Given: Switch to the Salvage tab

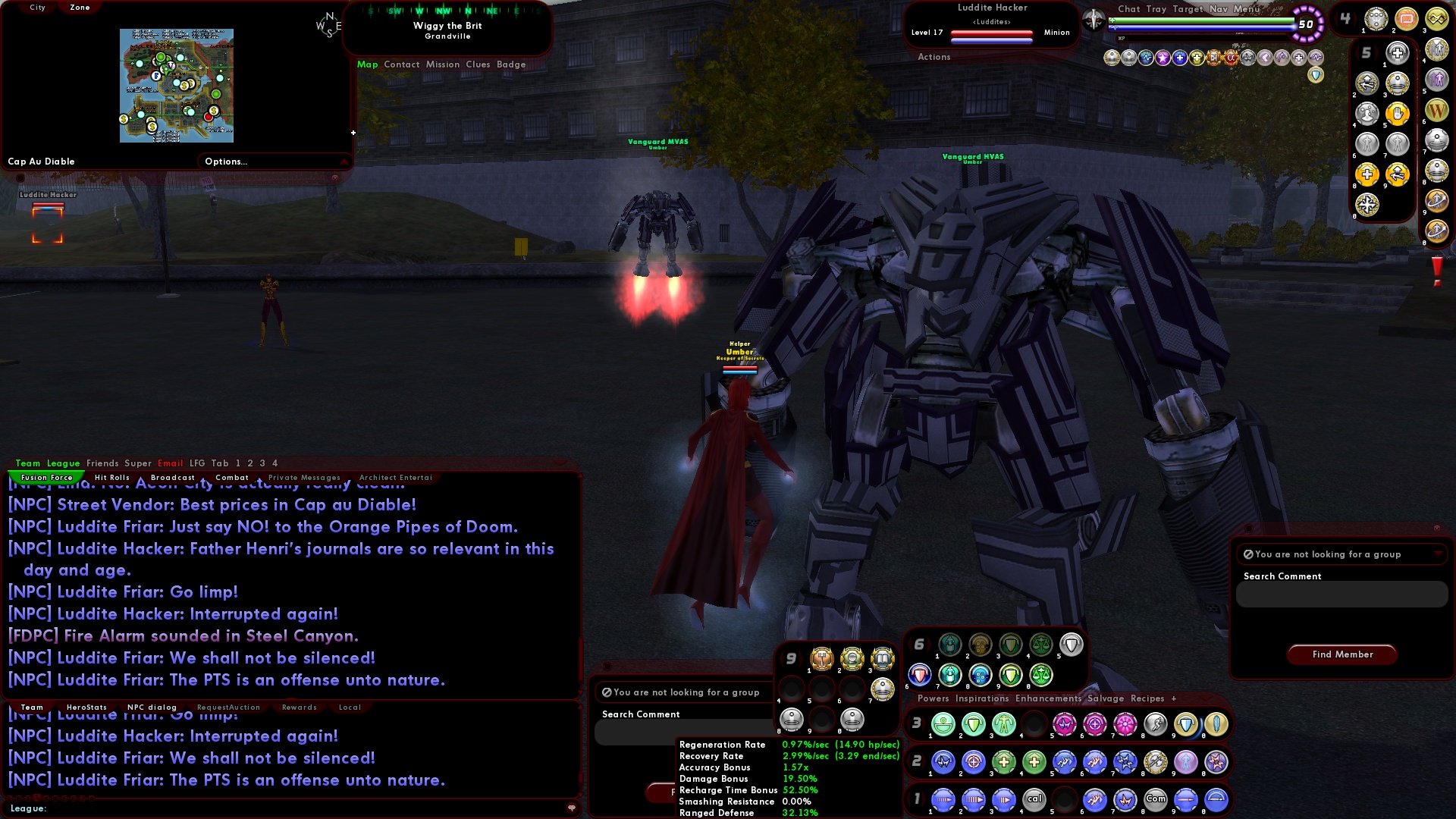Looking at the screenshot, I should [1107, 698].
